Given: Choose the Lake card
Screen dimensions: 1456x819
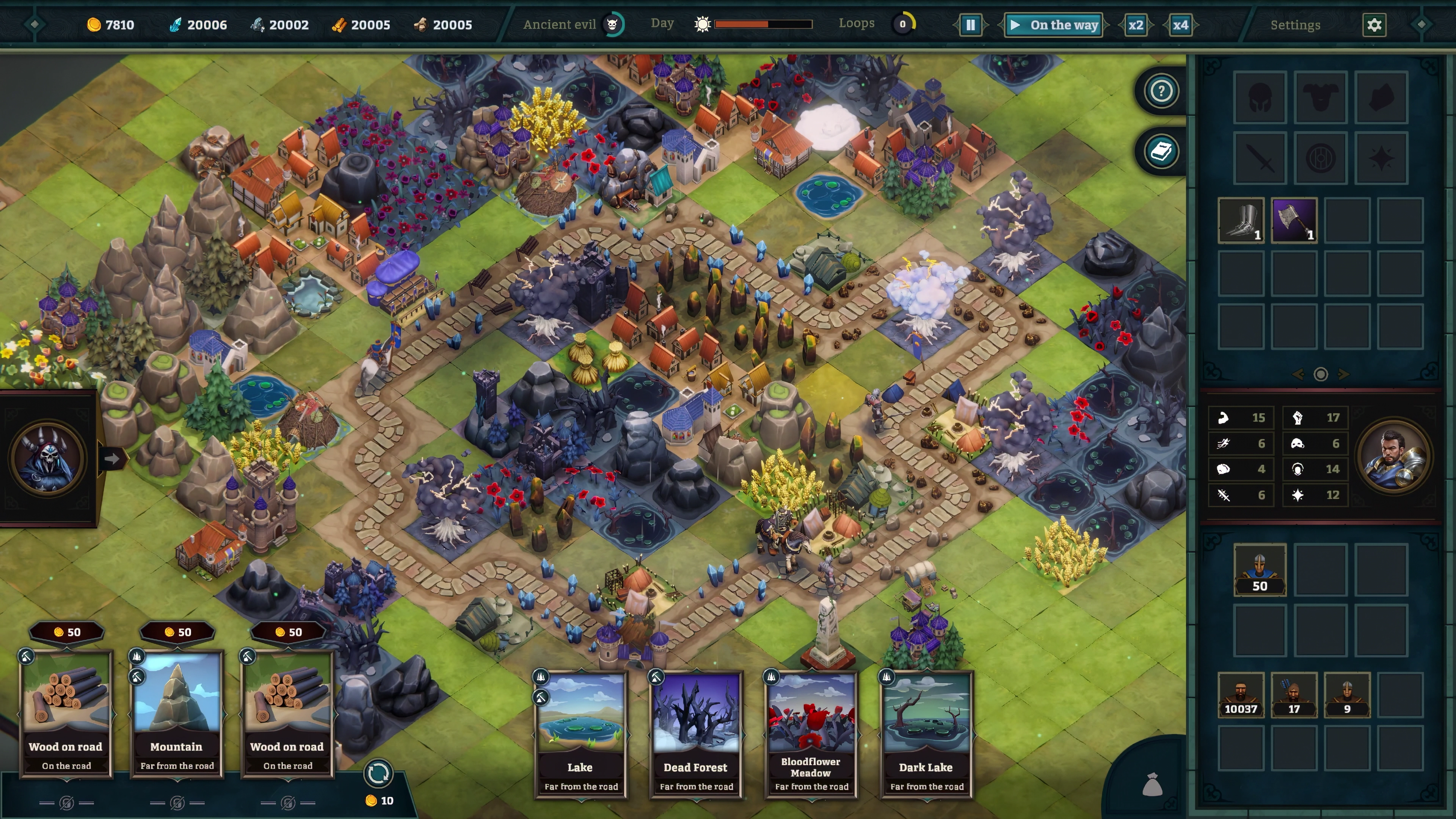Looking at the screenshot, I should (x=581, y=734).
